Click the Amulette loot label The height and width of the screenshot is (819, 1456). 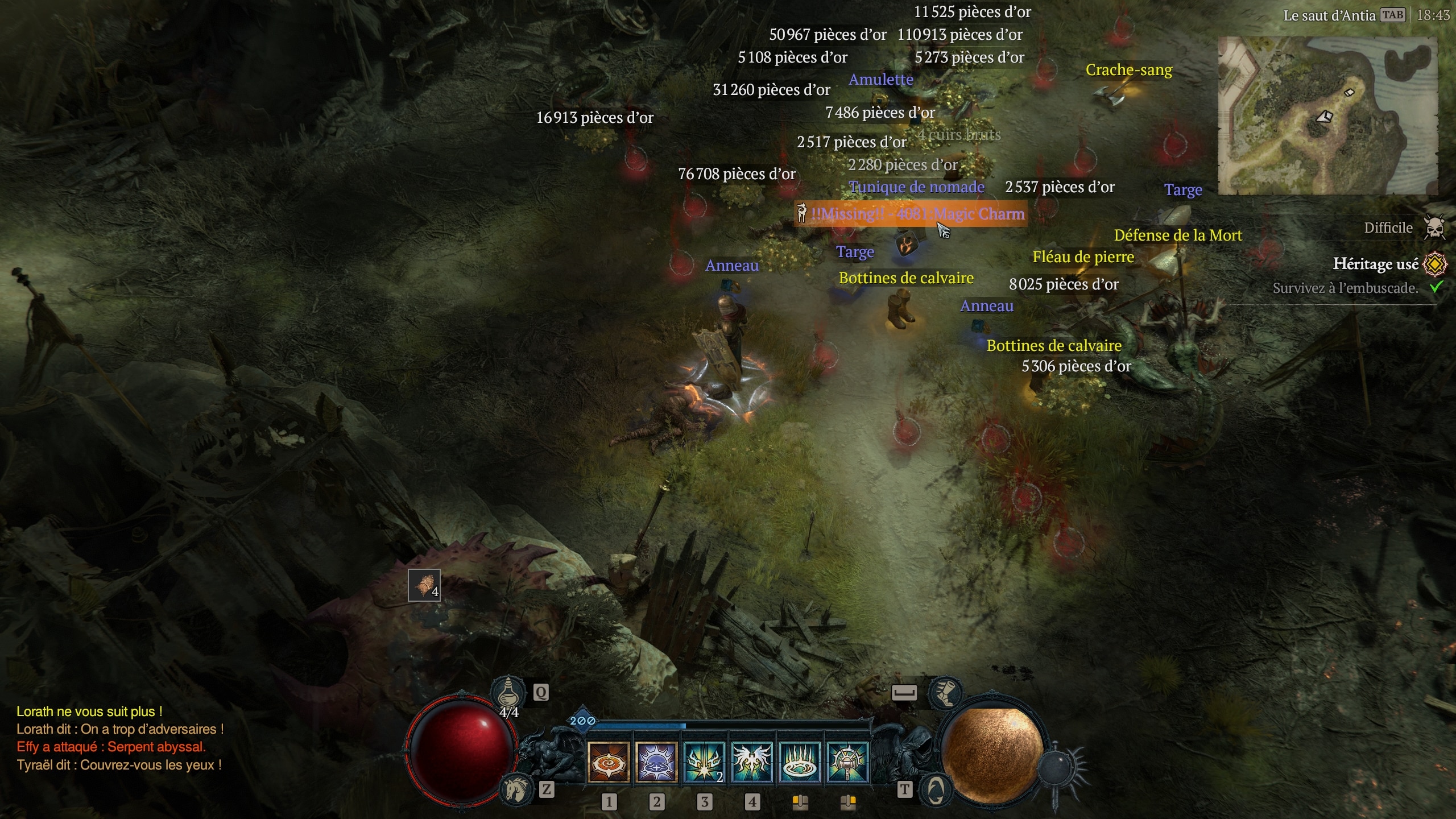click(x=882, y=80)
